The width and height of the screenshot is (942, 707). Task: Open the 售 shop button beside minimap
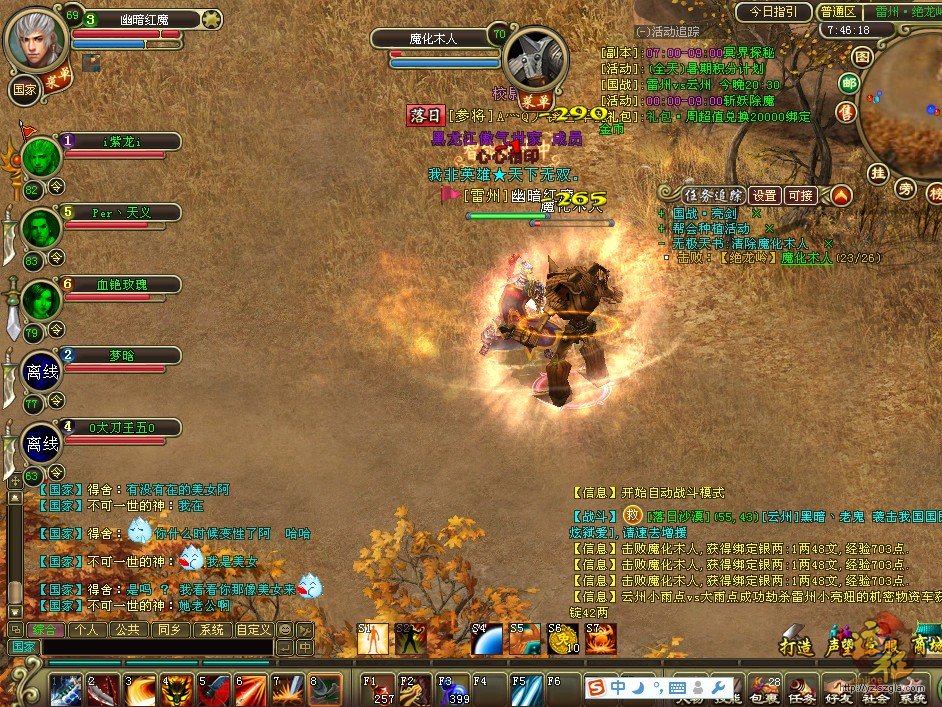pos(846,112)
